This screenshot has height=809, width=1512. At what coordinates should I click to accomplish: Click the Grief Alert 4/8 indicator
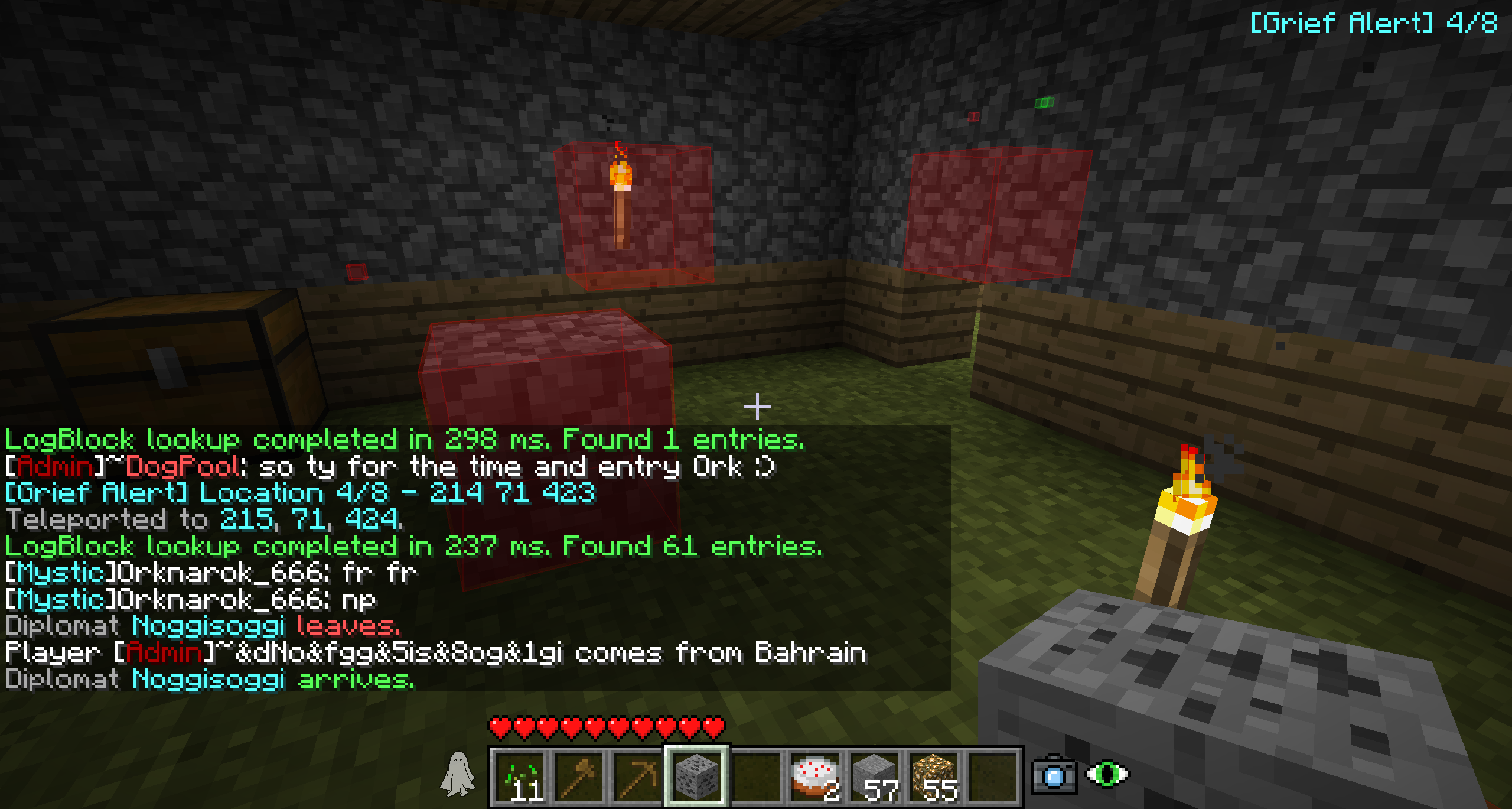pyautogui.click(x=1374, y=24)
